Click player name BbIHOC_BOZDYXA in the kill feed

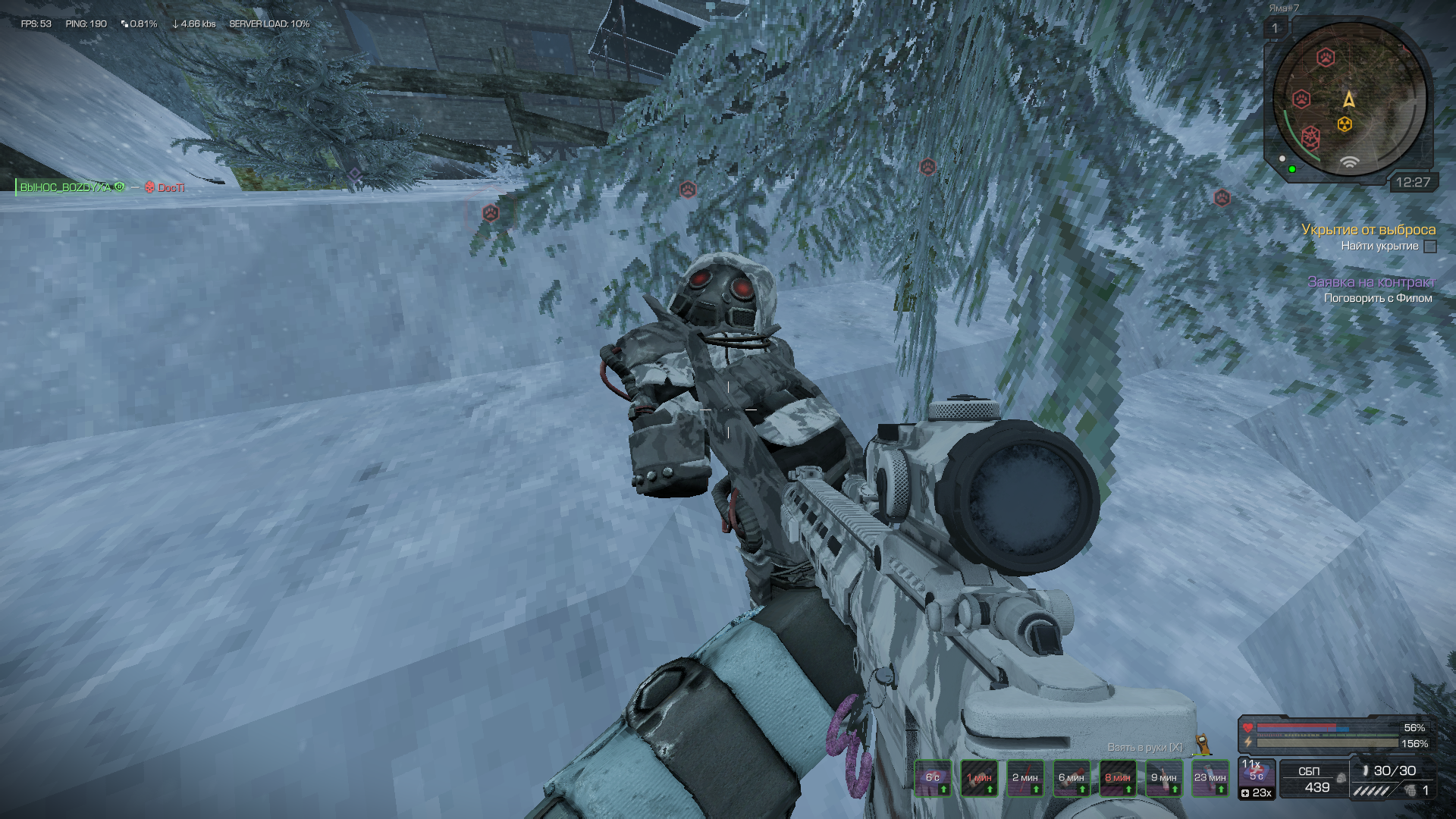pyautogui.click(x=65, y=187)
